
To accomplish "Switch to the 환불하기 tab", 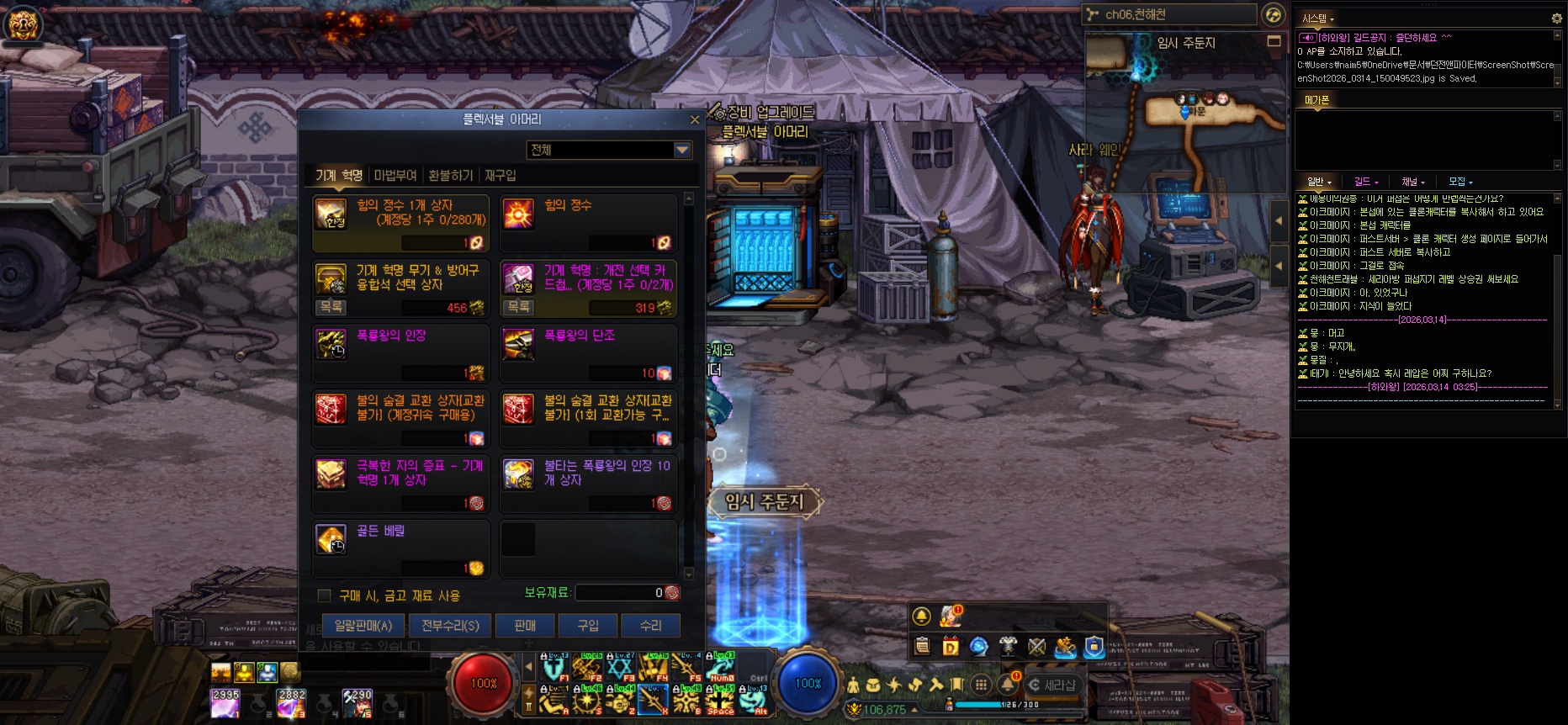I will click(451, 175).
